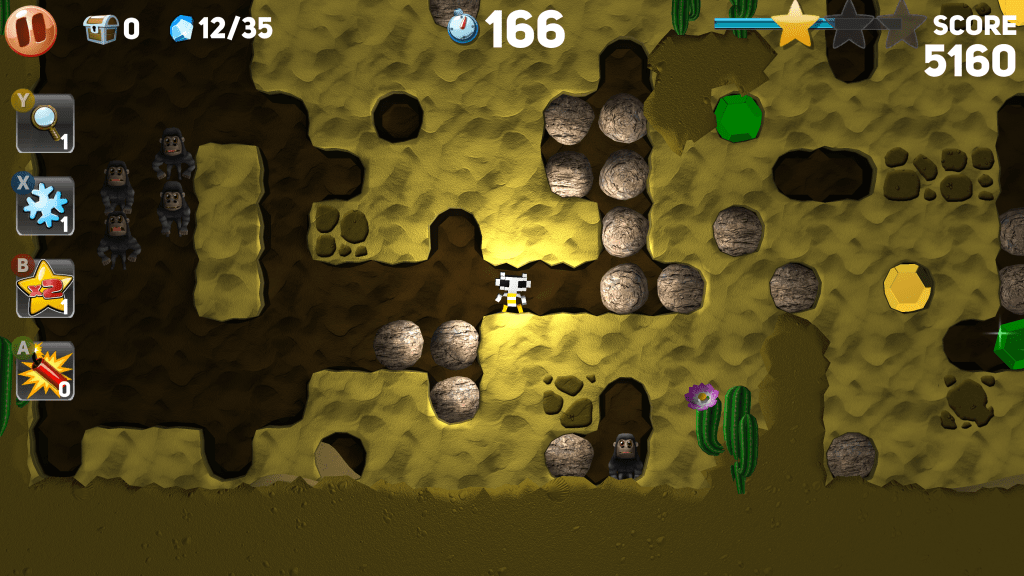This screenshot has width=1024, height=576.
Task: Activate the snowflake freeze power-up
Action: (45, 206)
